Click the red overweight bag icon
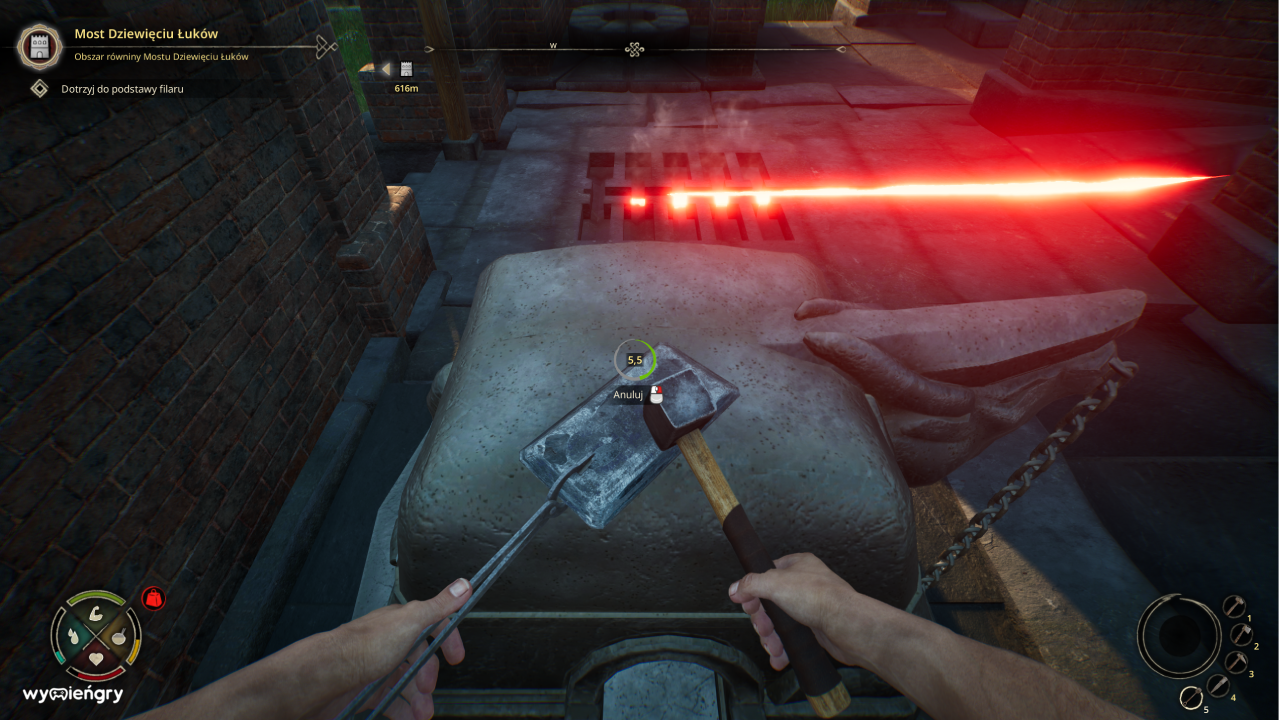Image resolution: width=1279 pixels, height=720 pixels. [x=153, y=598]
